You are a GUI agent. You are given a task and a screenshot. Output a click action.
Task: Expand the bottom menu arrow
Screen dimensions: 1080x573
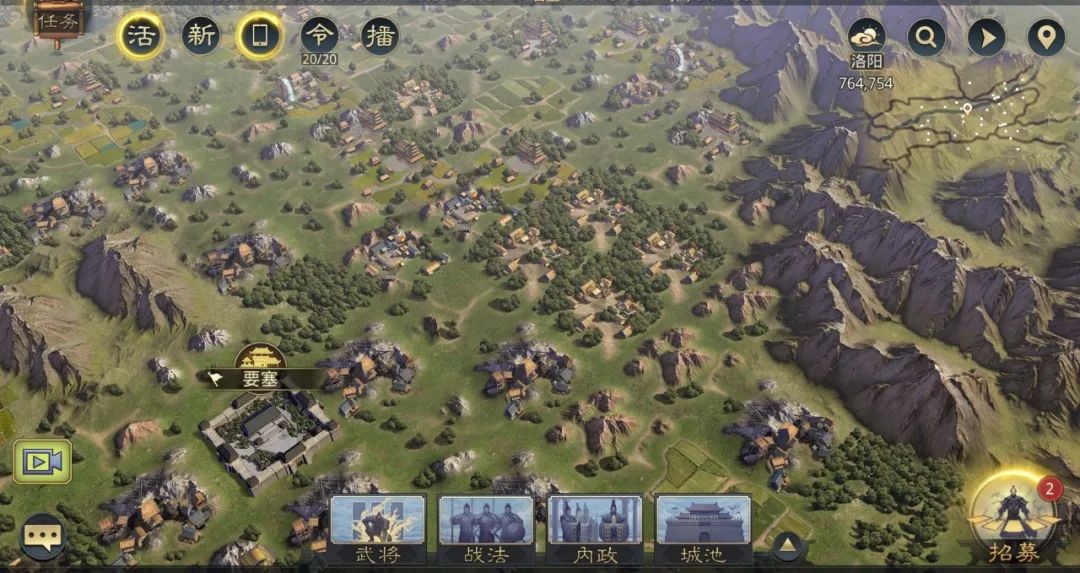[787, 545]
